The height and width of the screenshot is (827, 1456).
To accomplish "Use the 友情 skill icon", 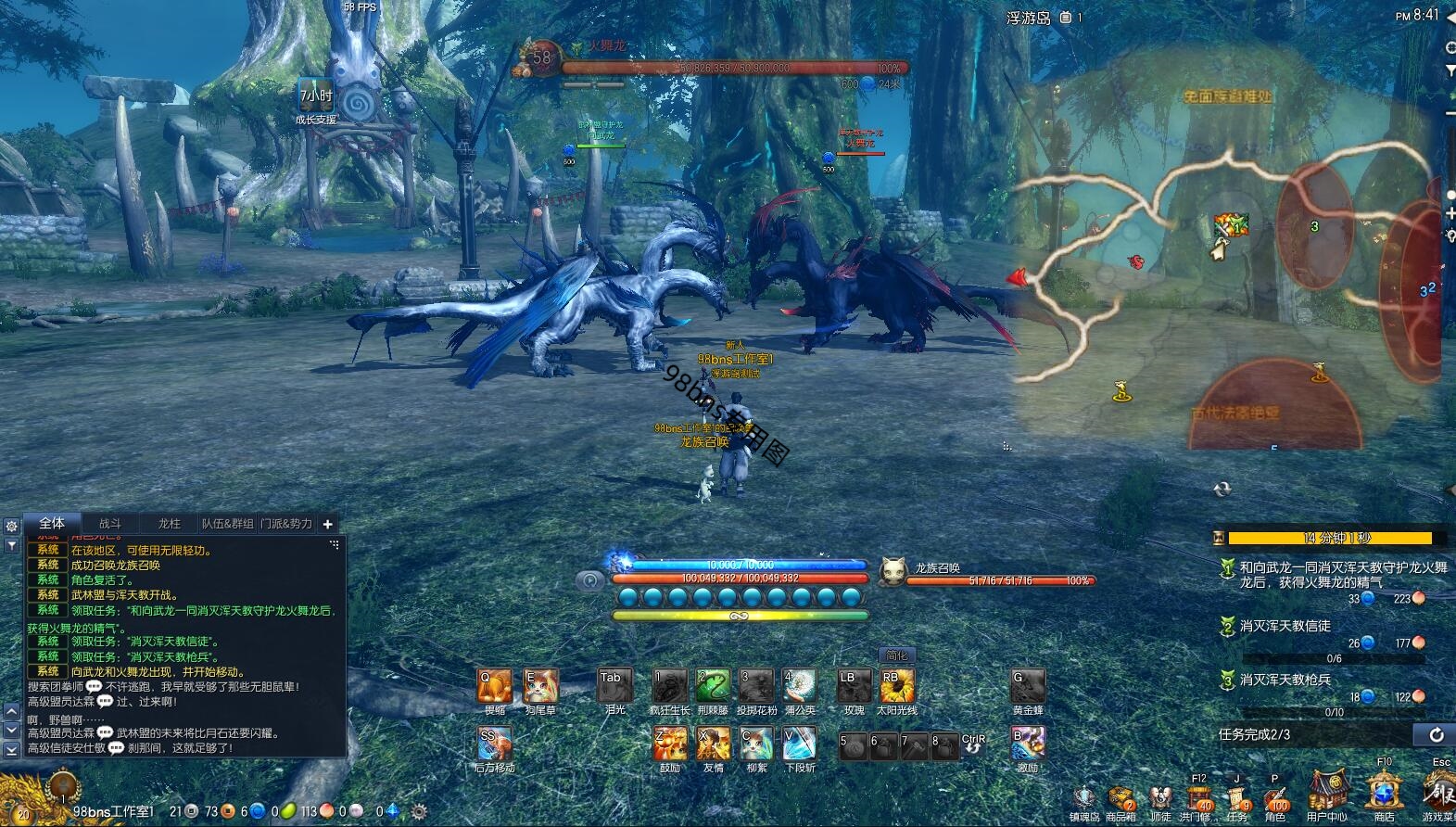I will 713,744.
